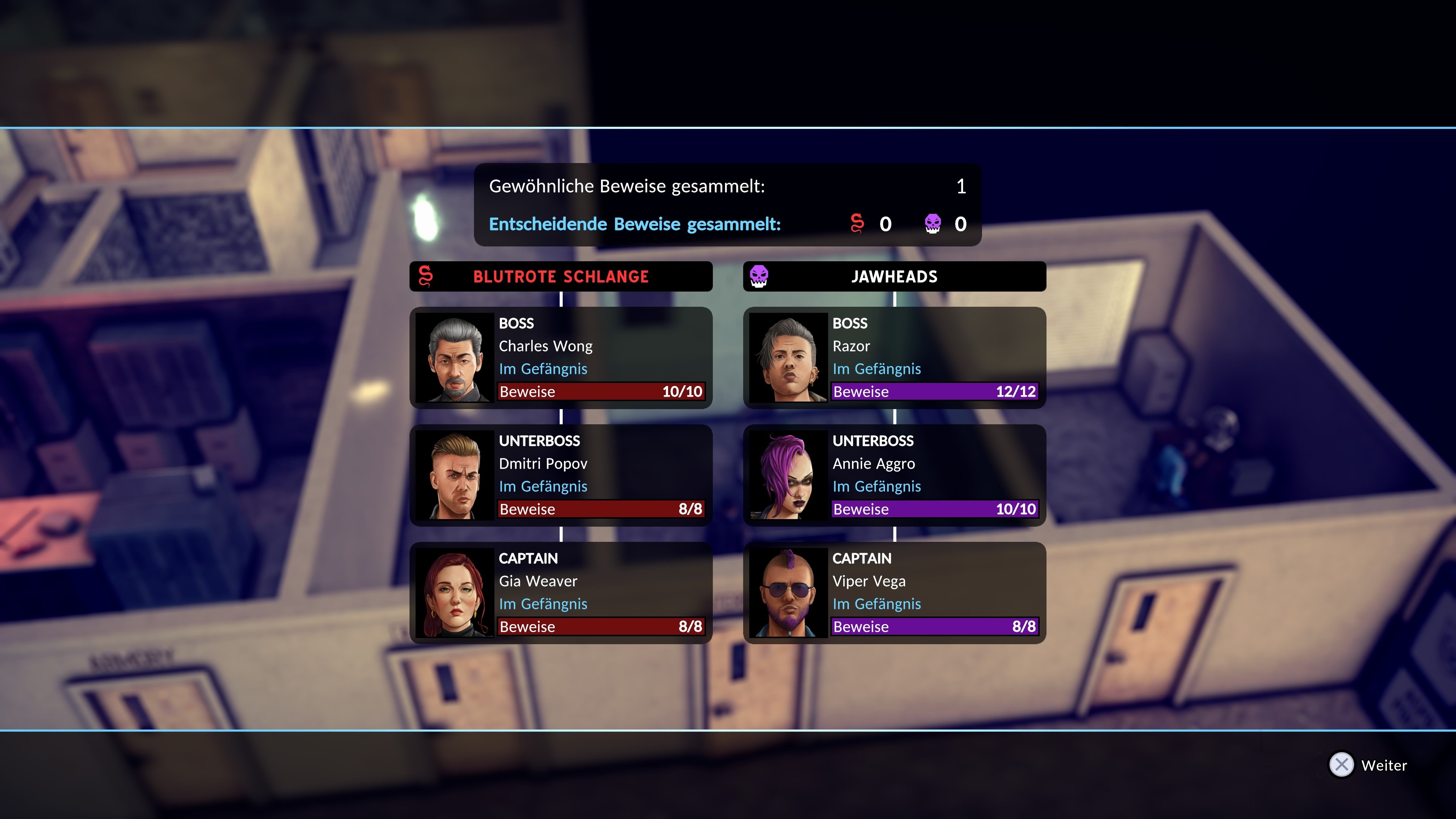The height and width of the screenshot is (819, 1456).
Task: Click the Entscheidende Beweise gesammelt label
Action: (634, 224)
